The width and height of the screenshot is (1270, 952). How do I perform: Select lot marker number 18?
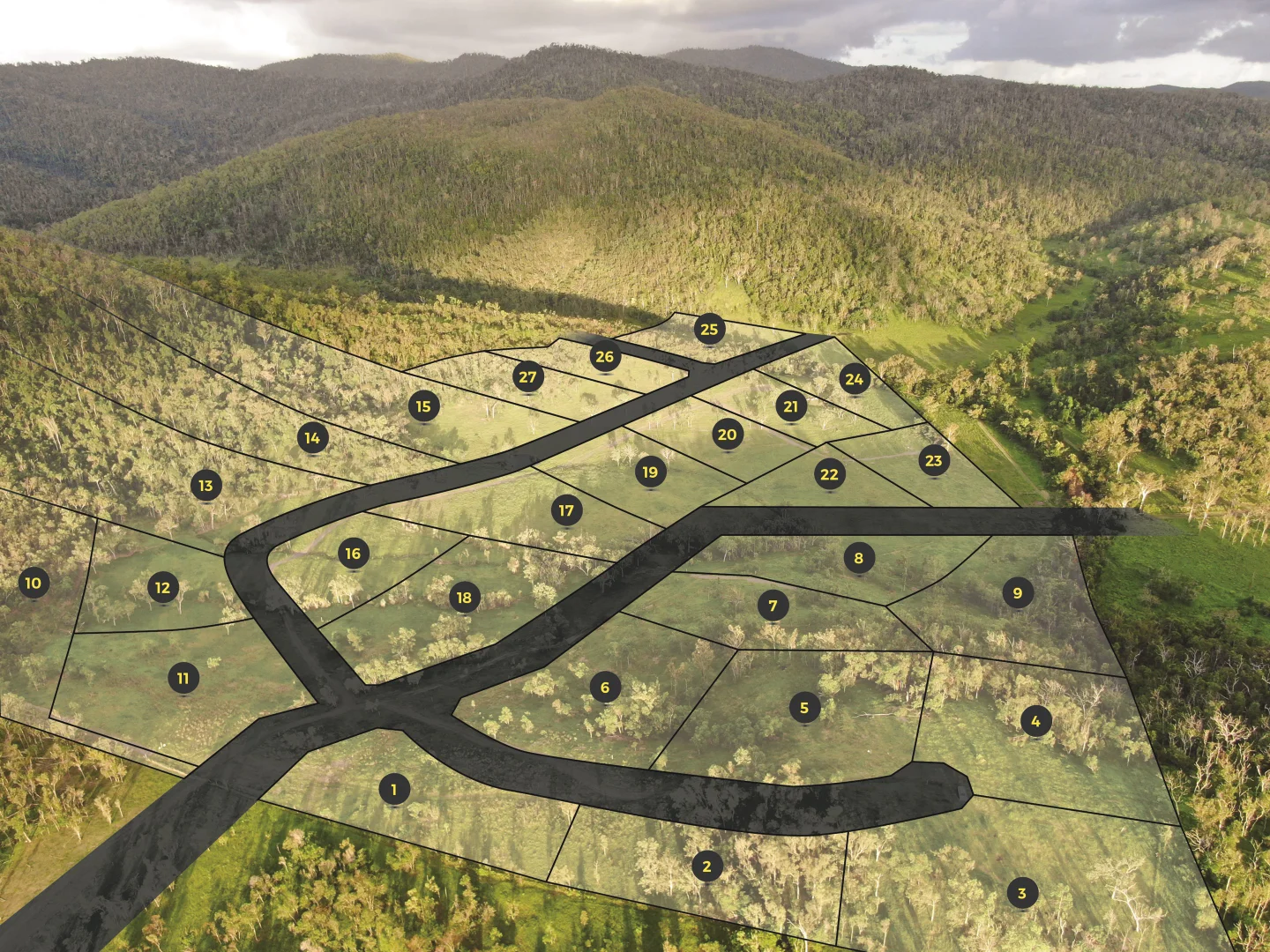464,598
